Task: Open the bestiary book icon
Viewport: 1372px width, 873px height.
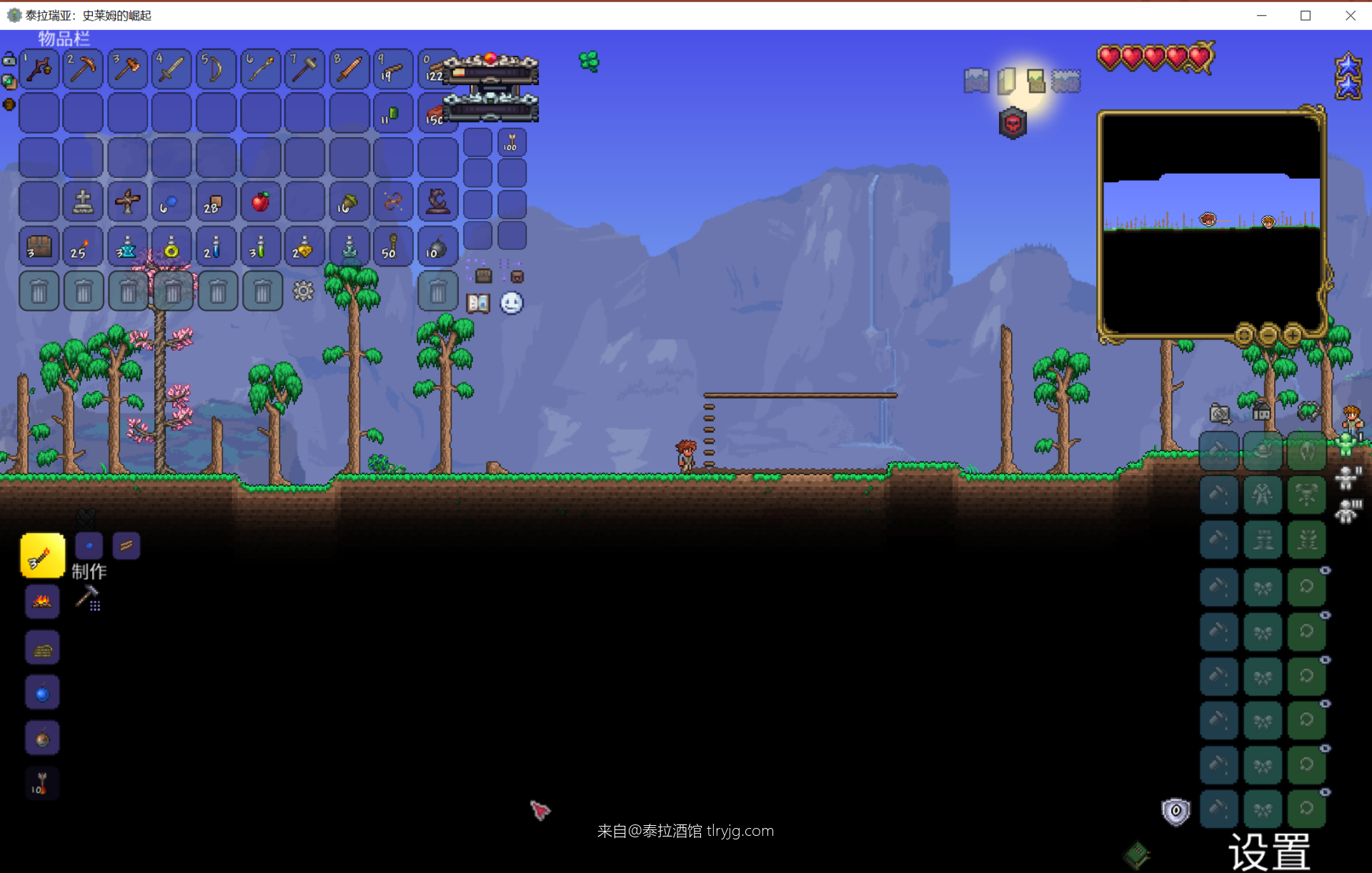Action: click(x=478, y=304)
